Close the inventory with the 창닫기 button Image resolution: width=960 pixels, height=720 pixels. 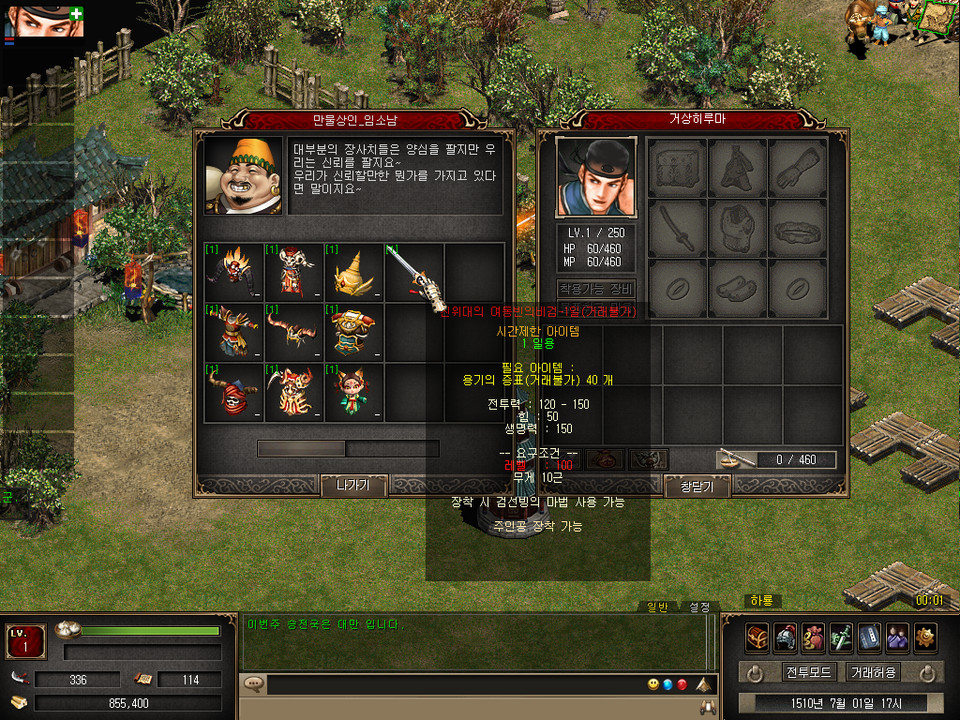(697, 486)
